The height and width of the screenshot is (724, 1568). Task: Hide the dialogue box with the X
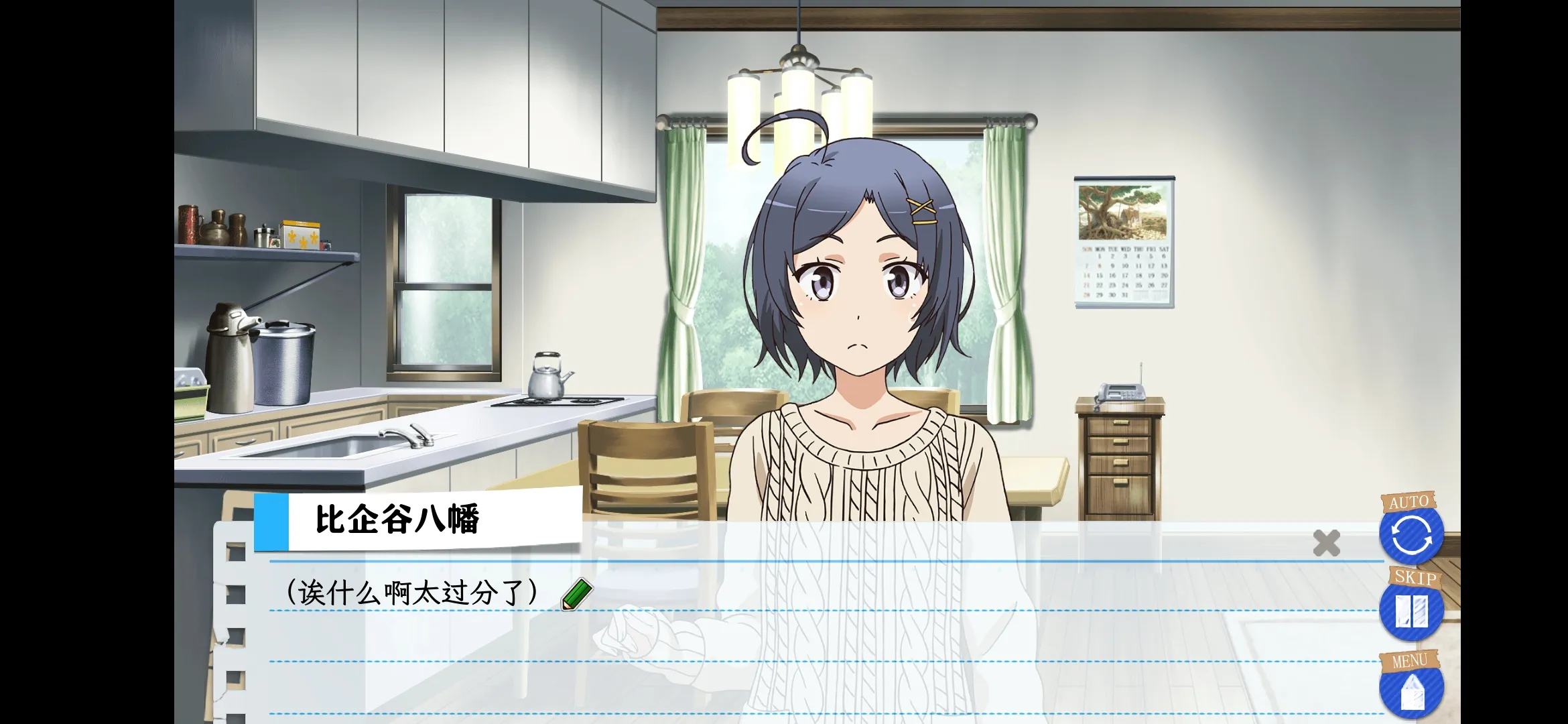point(1326,543)
